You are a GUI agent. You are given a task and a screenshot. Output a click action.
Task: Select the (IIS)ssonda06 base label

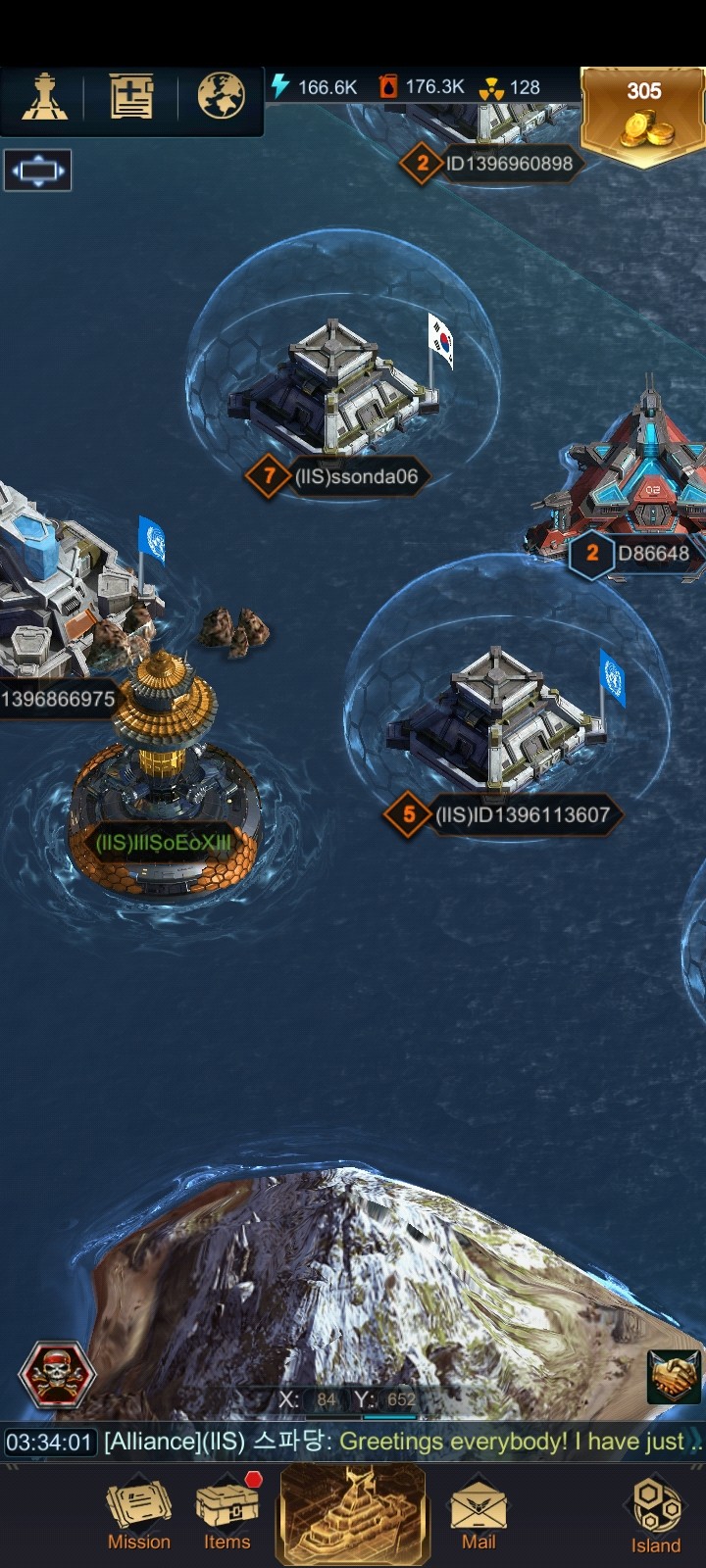(355, 477)
